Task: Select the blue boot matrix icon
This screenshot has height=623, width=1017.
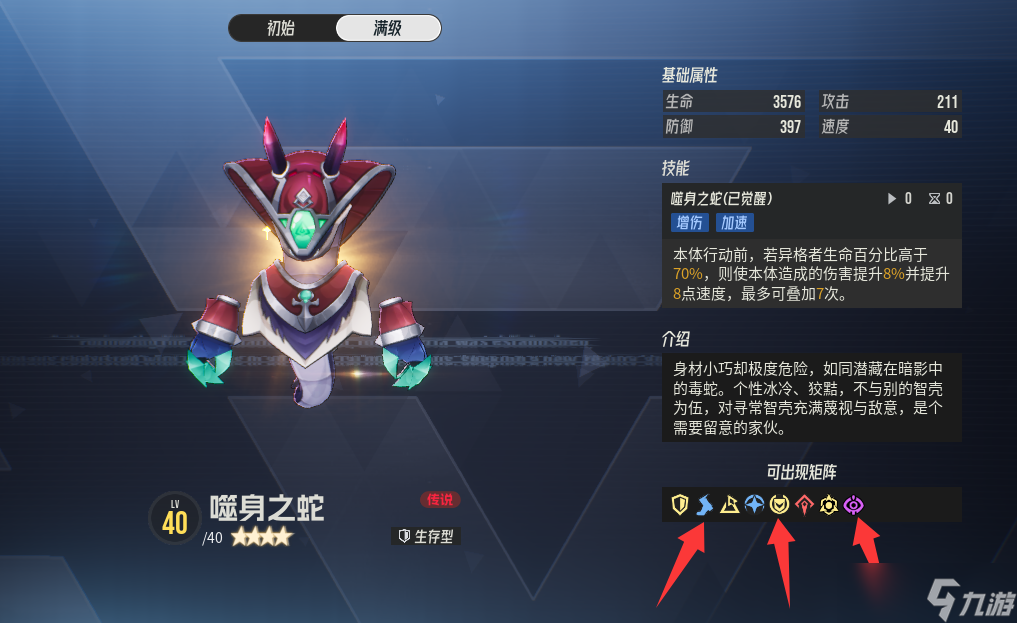Action: (x=705, y=506)
